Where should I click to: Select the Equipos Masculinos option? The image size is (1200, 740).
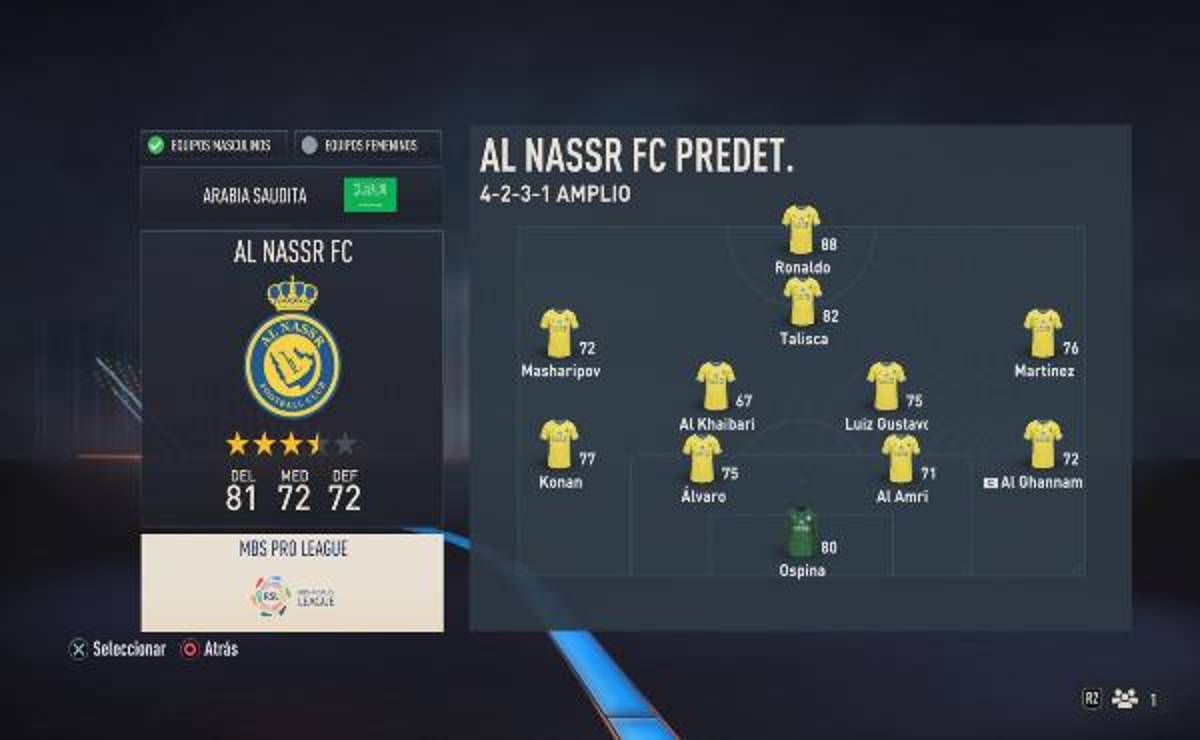[214, 146]
